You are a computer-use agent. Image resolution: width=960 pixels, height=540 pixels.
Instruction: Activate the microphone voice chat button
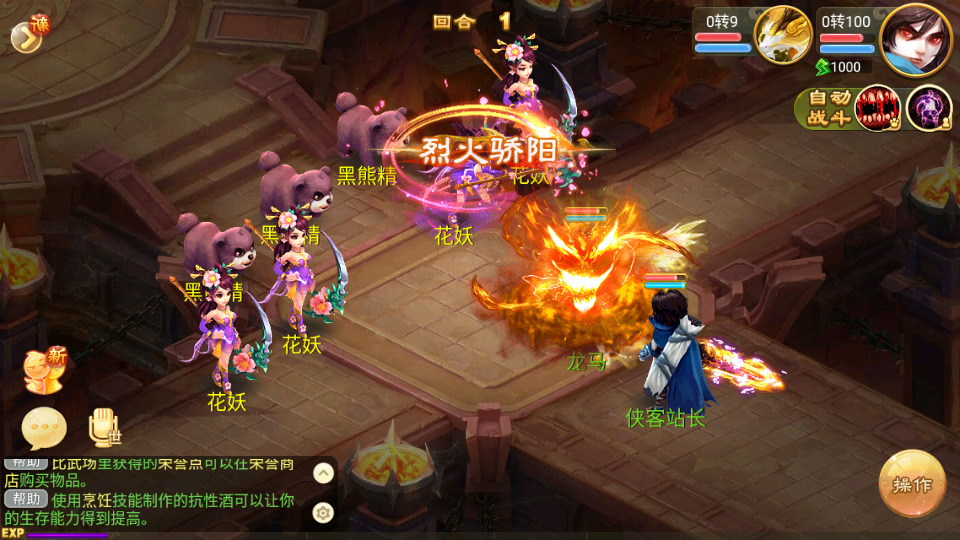[x=104, y=427]
